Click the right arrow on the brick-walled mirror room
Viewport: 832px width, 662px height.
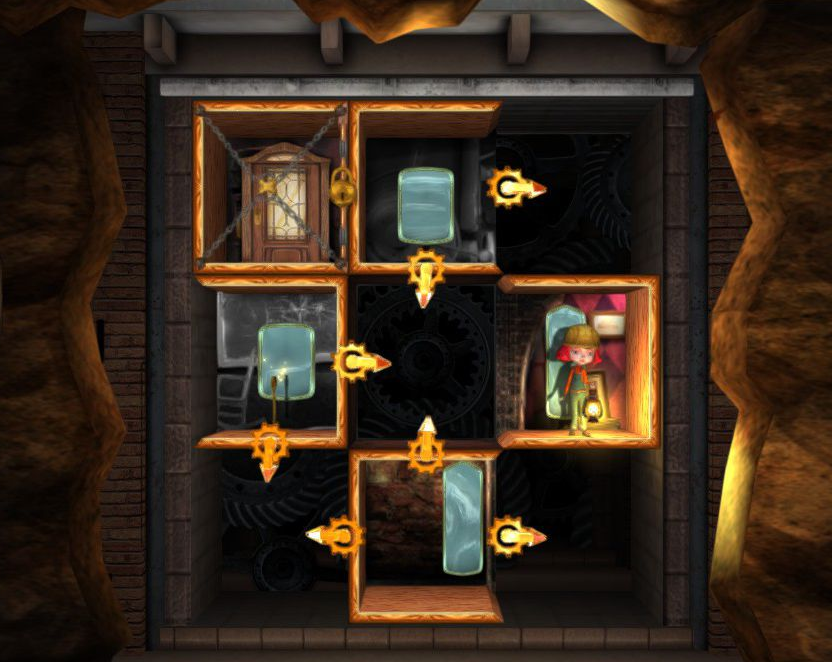pyautogui.click(x=515, y=536)
